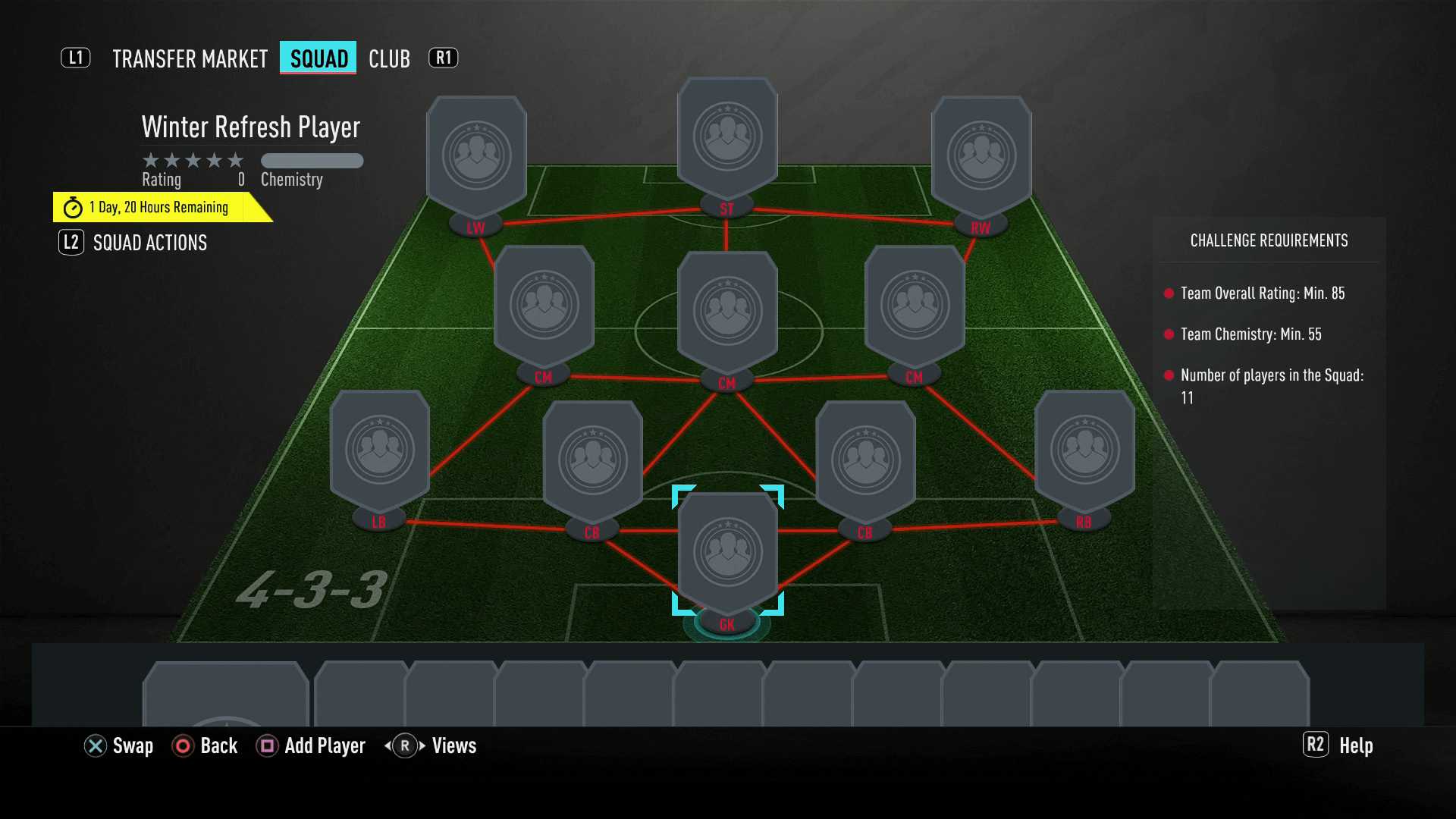Pick the left back card slot

(x=380, y=450)
